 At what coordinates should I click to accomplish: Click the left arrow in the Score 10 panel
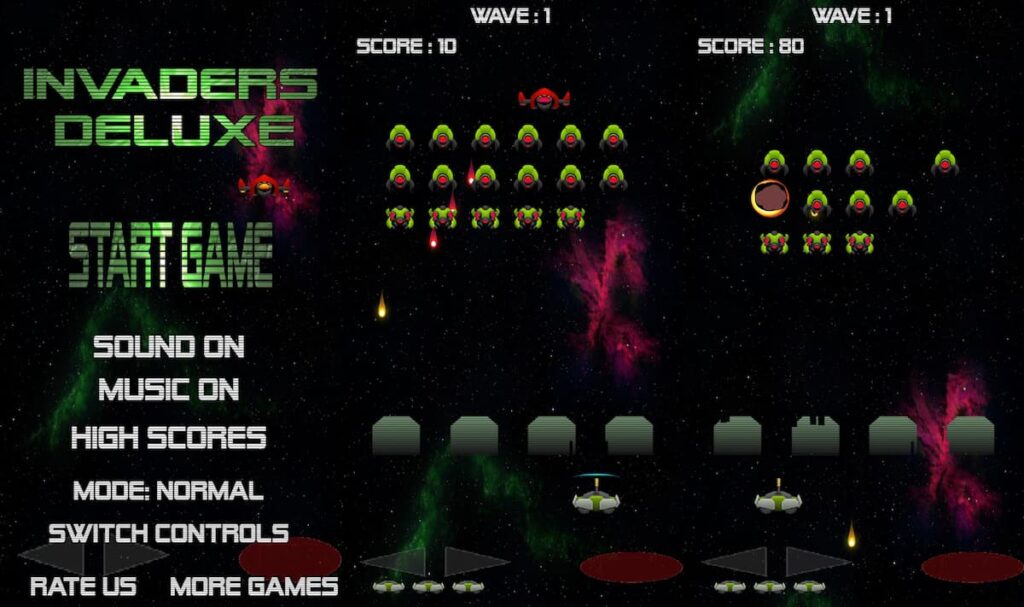[394, 561]
